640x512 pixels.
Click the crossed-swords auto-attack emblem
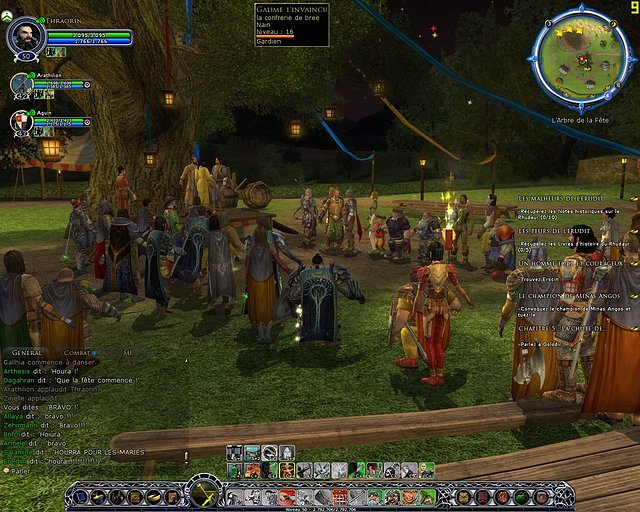tap(204, 491)
